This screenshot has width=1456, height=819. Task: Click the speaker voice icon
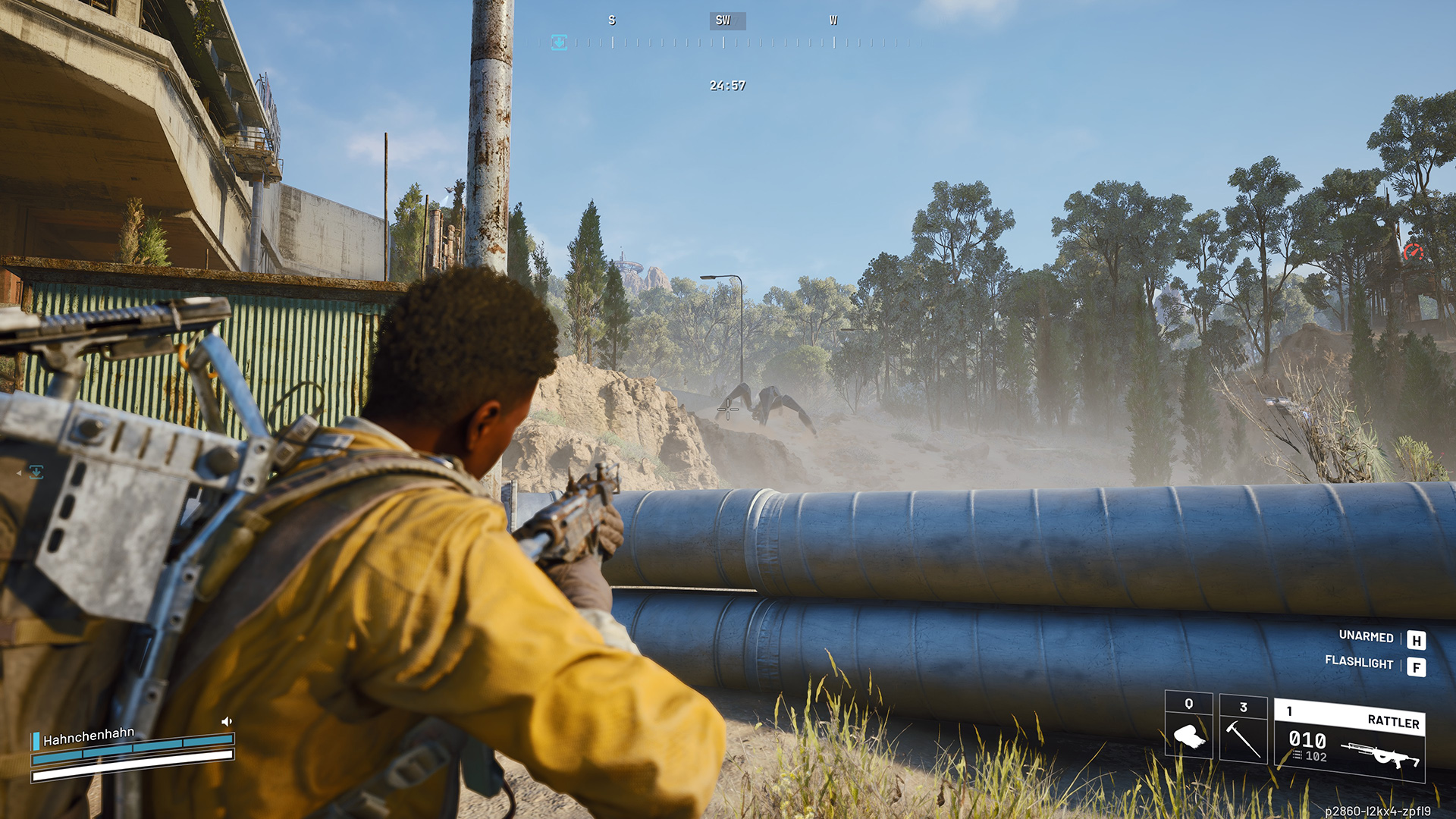[x=226, y=721]
